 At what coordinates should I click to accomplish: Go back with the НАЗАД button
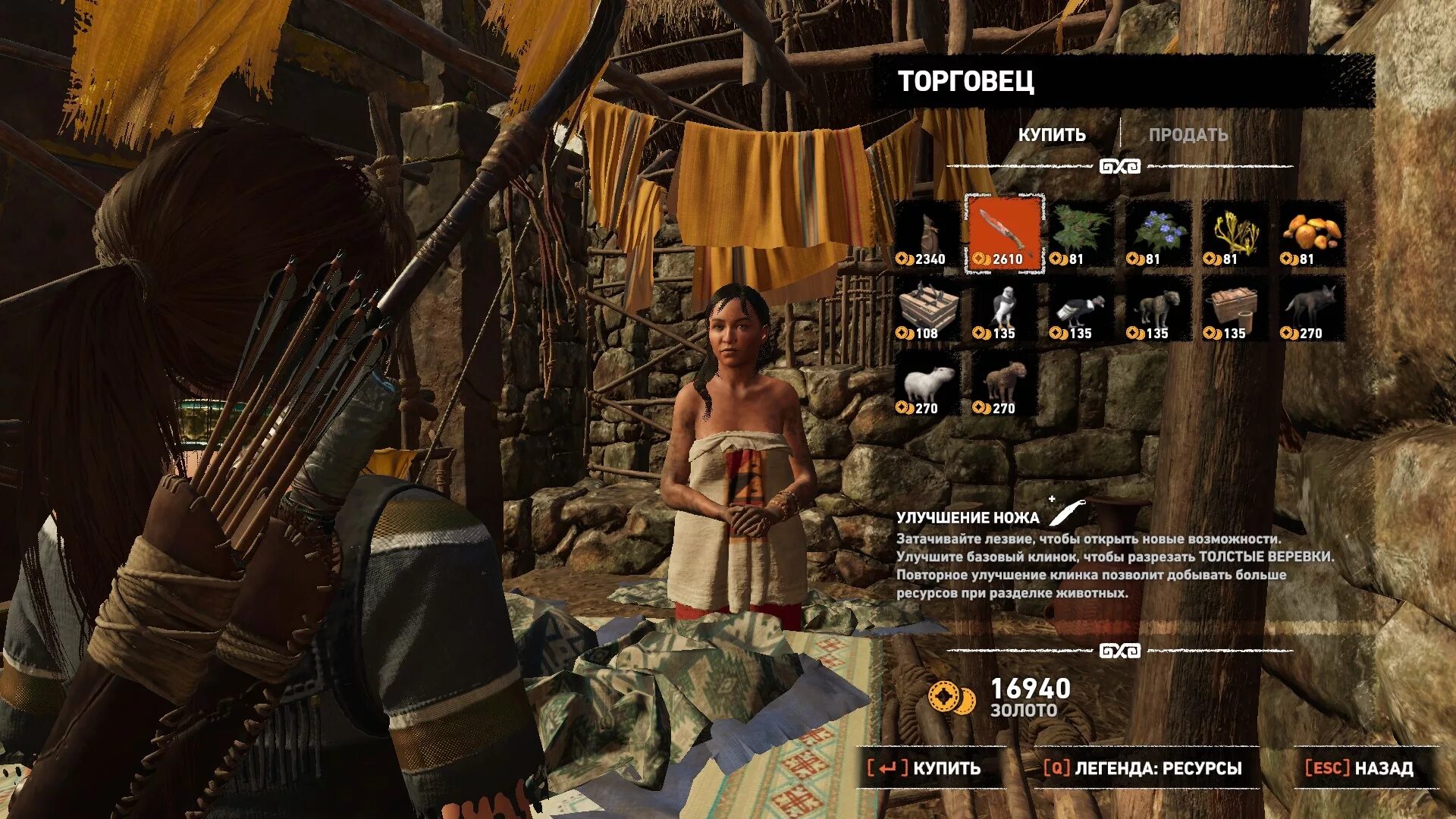(x=1359, y=768)
